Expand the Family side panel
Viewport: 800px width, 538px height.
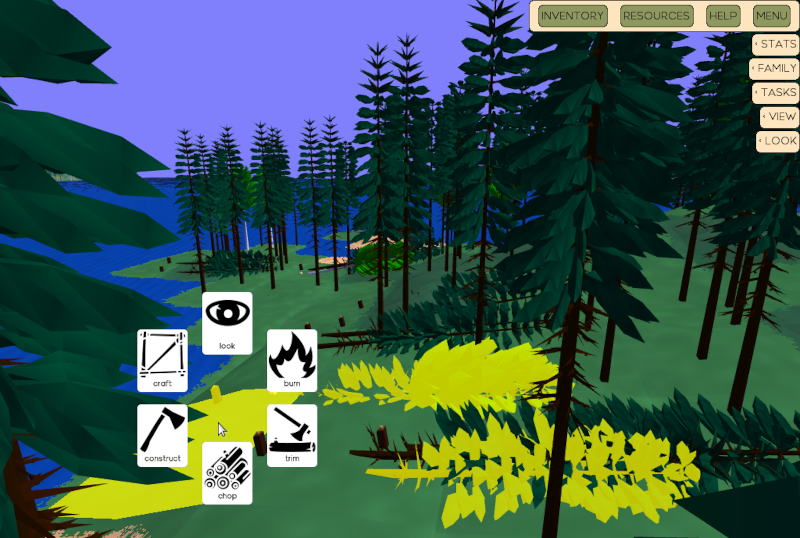click(775, 68)
